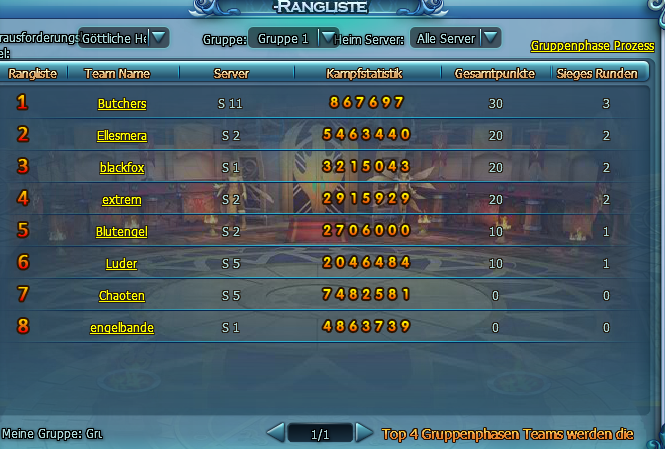Open the Alle Server dropdown

[490, 38]
